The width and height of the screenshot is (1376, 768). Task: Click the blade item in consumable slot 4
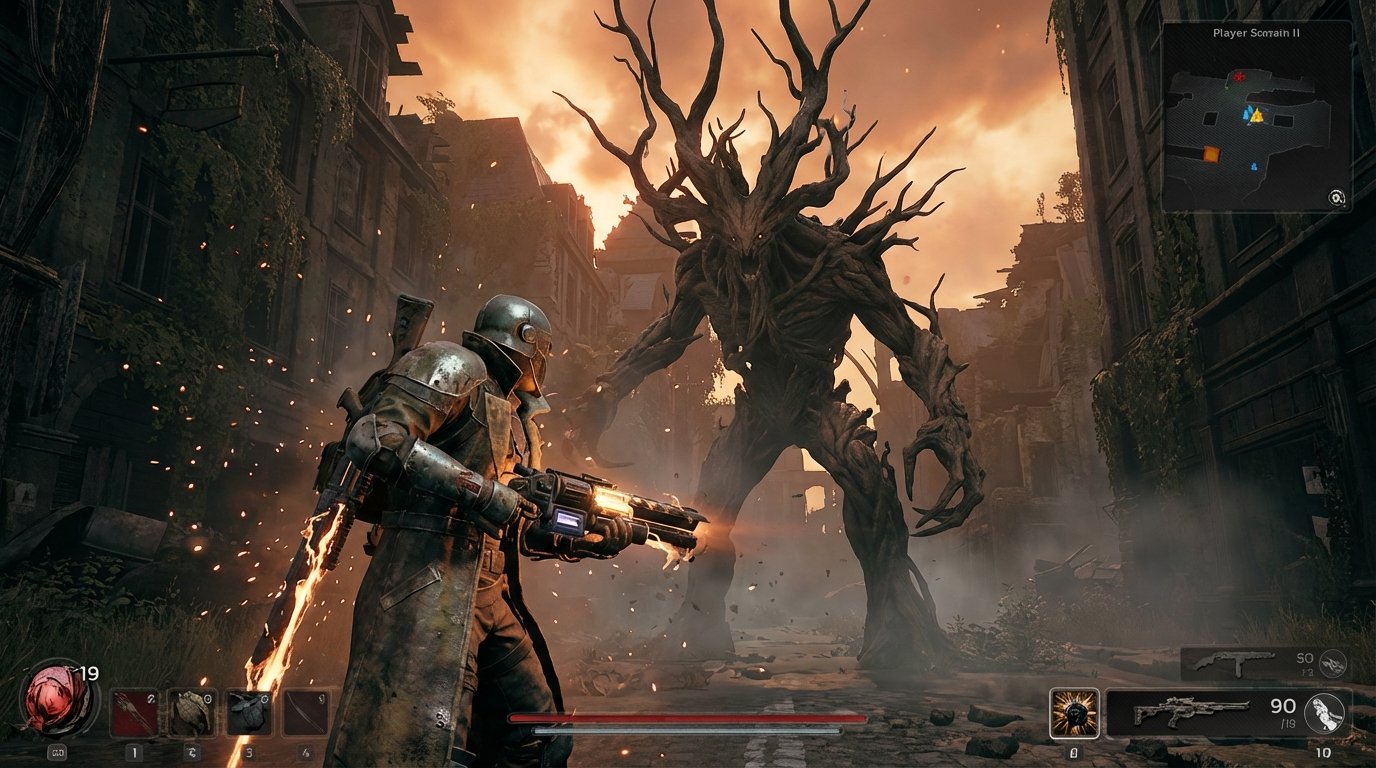(304, 713)
